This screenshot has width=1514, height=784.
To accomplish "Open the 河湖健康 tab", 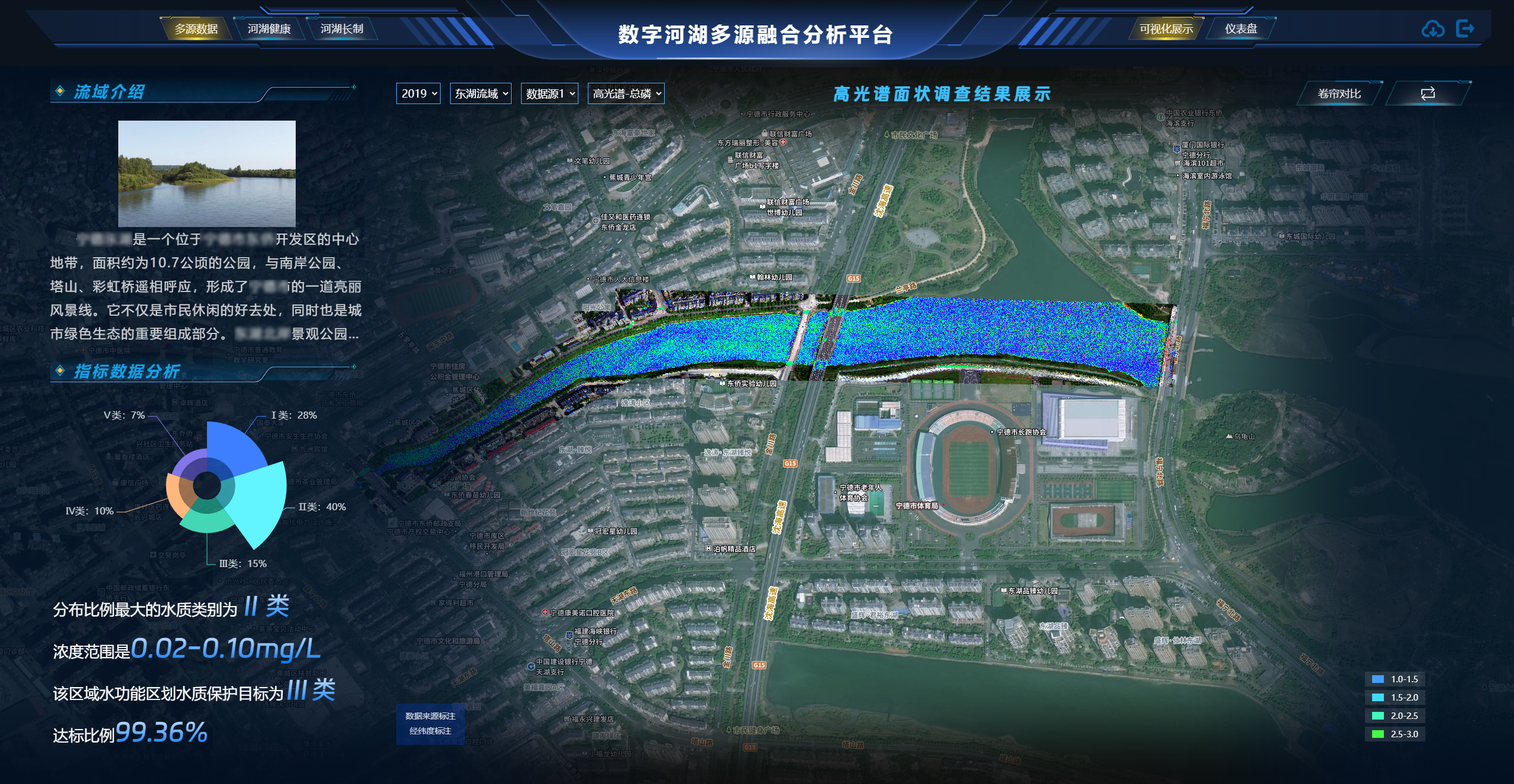I will click(269, 28).
